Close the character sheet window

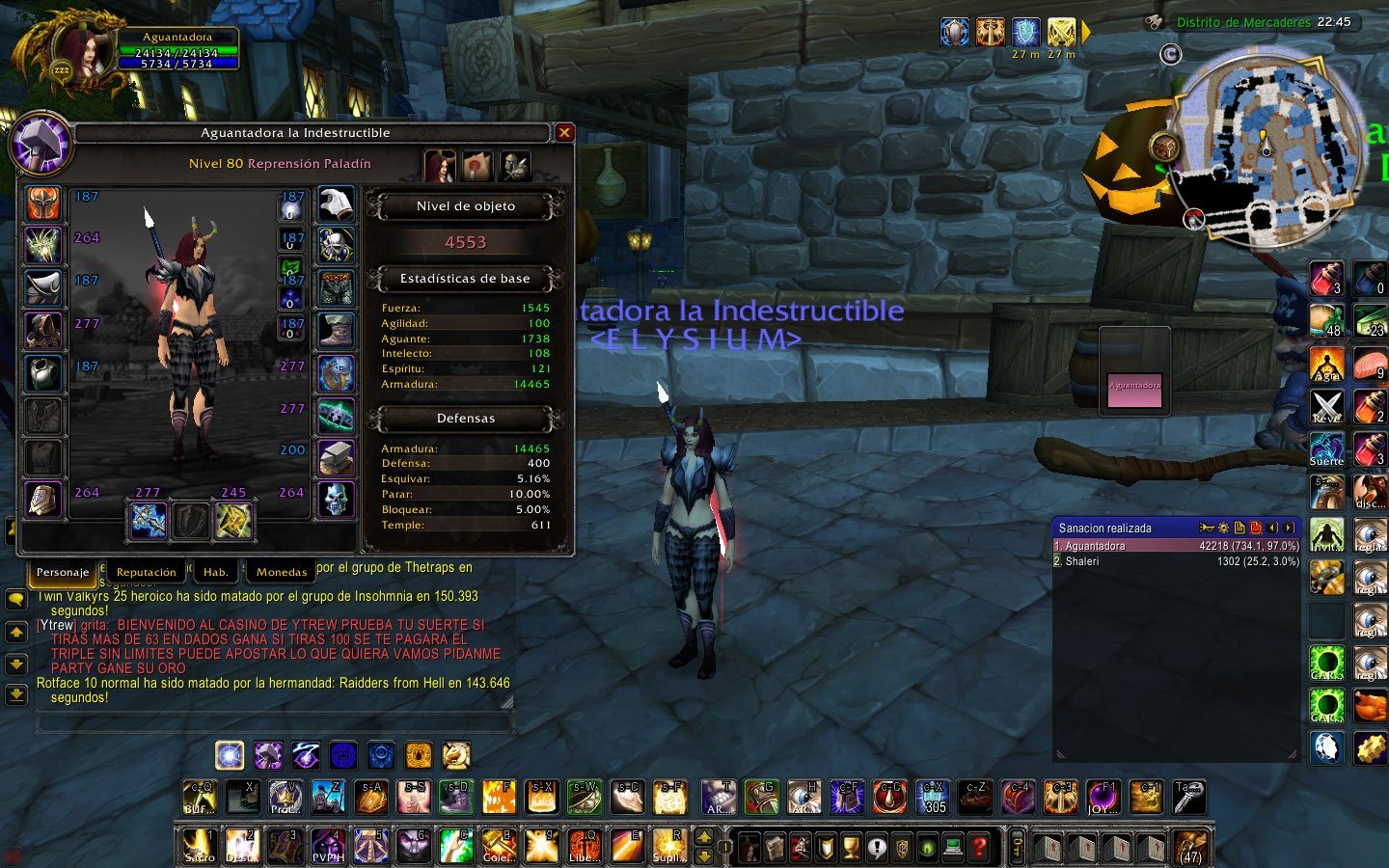[564, 133]
